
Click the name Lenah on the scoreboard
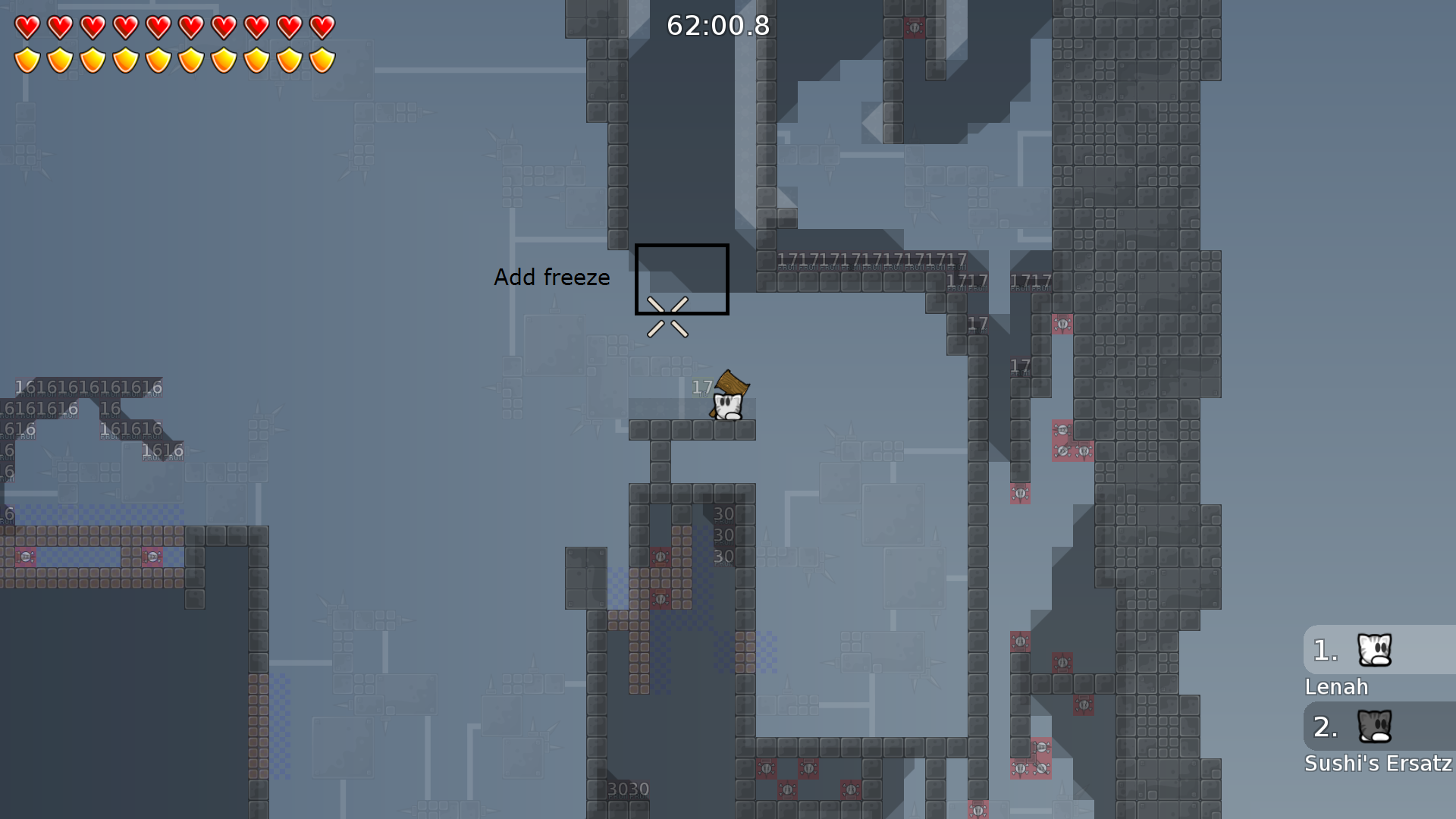tap(1337, 687)
